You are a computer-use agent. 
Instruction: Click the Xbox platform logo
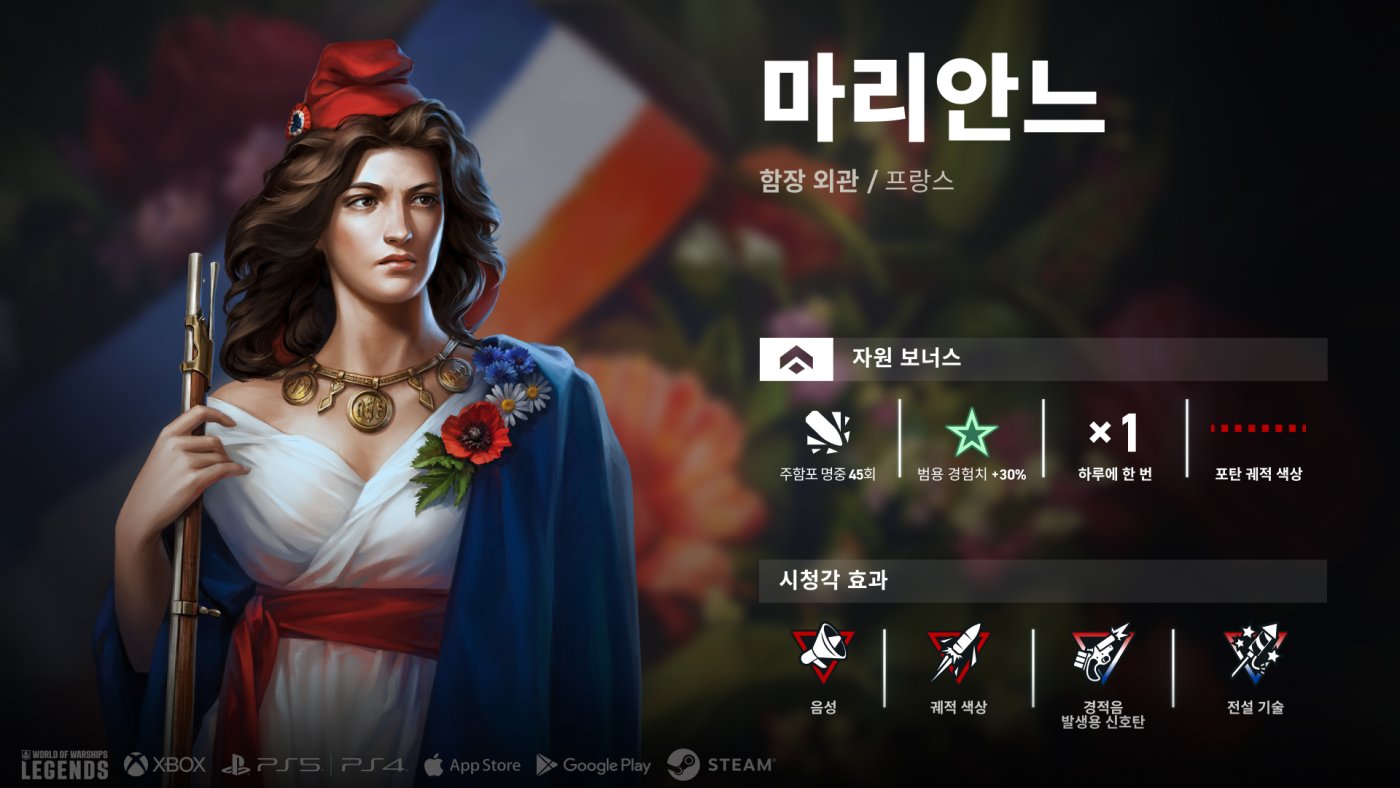click(165, 765)
